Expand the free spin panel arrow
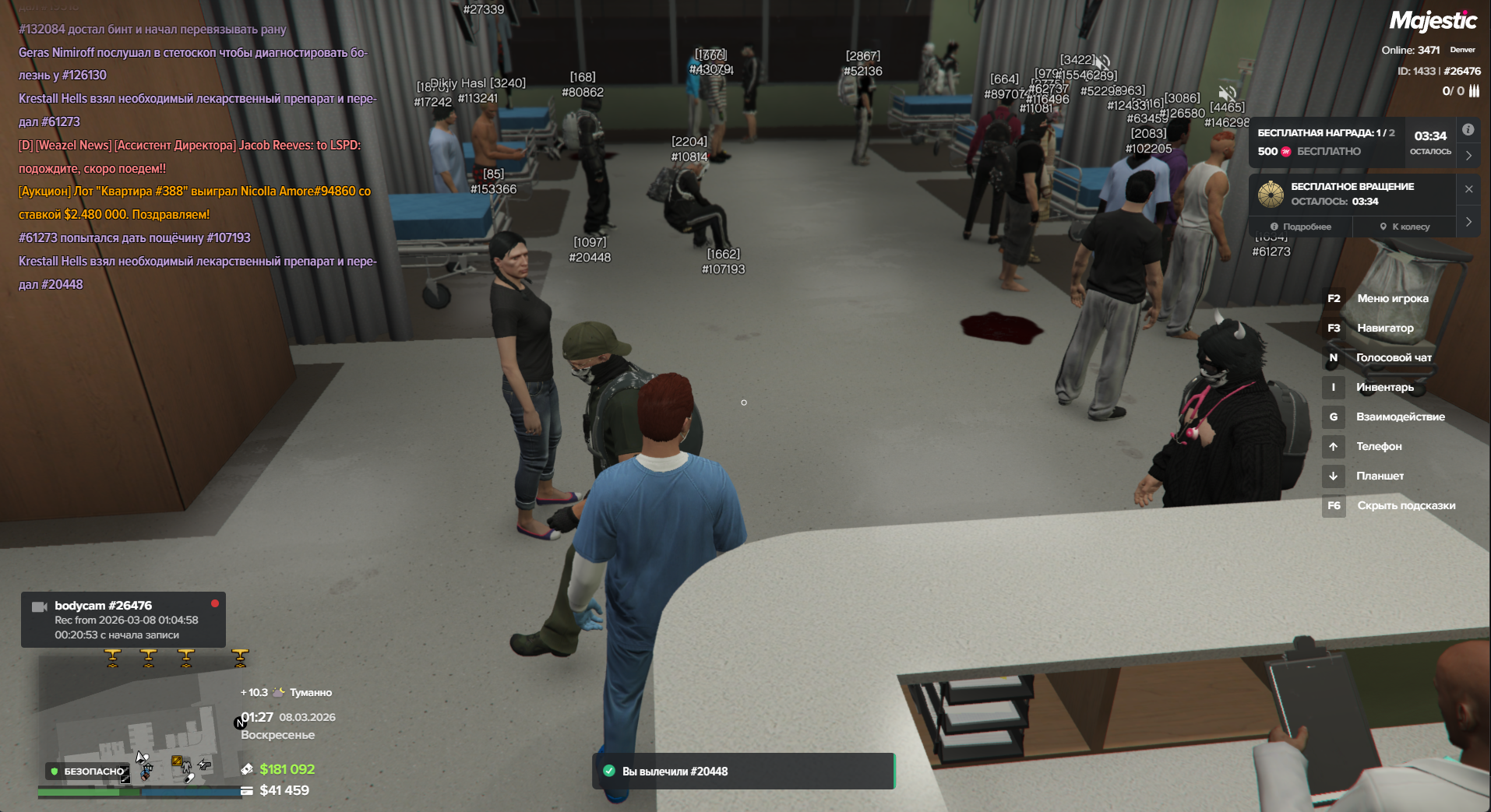The image size is (1491, 812). pos(1468,222)
